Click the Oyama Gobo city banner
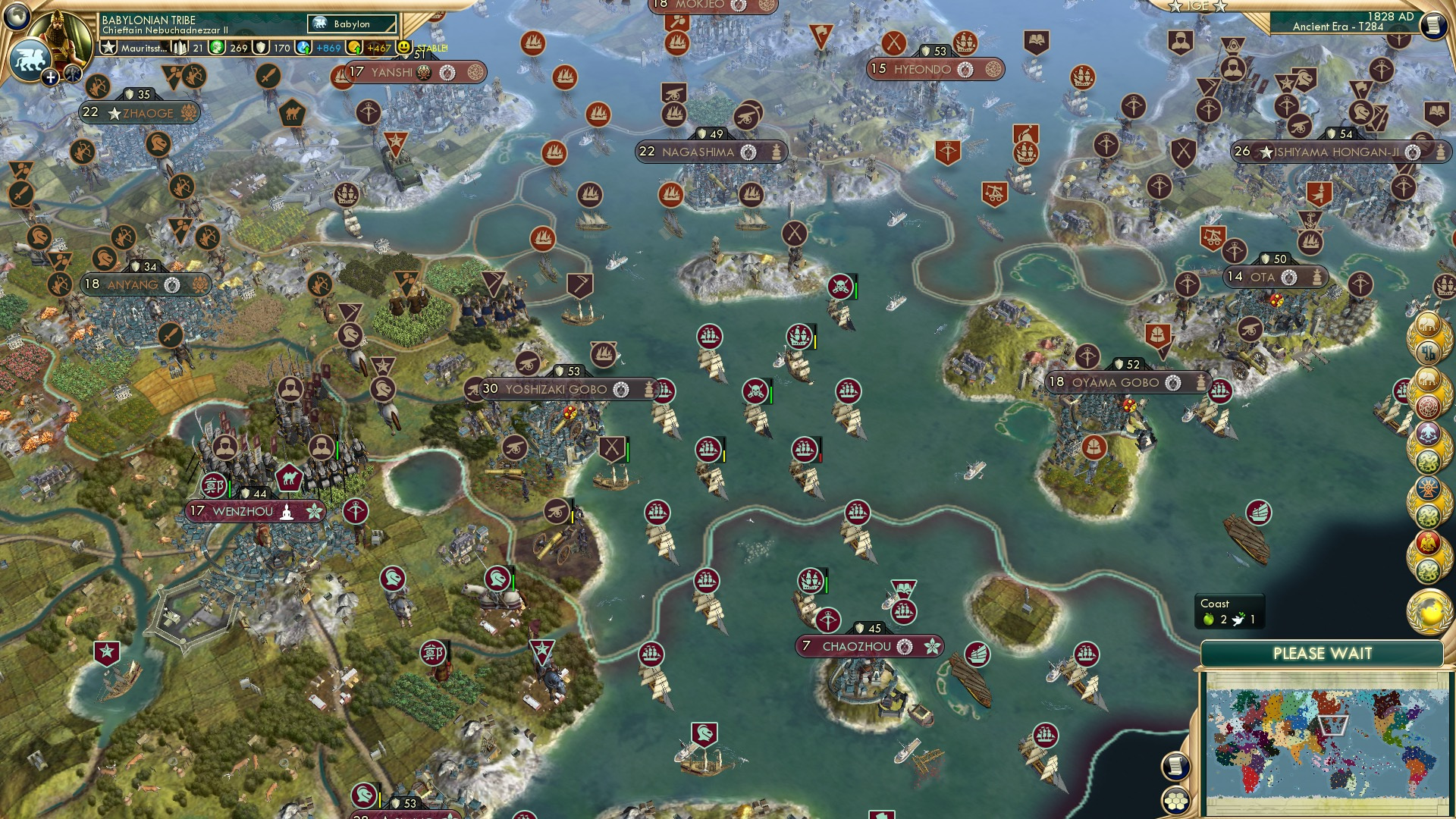 1115,383
